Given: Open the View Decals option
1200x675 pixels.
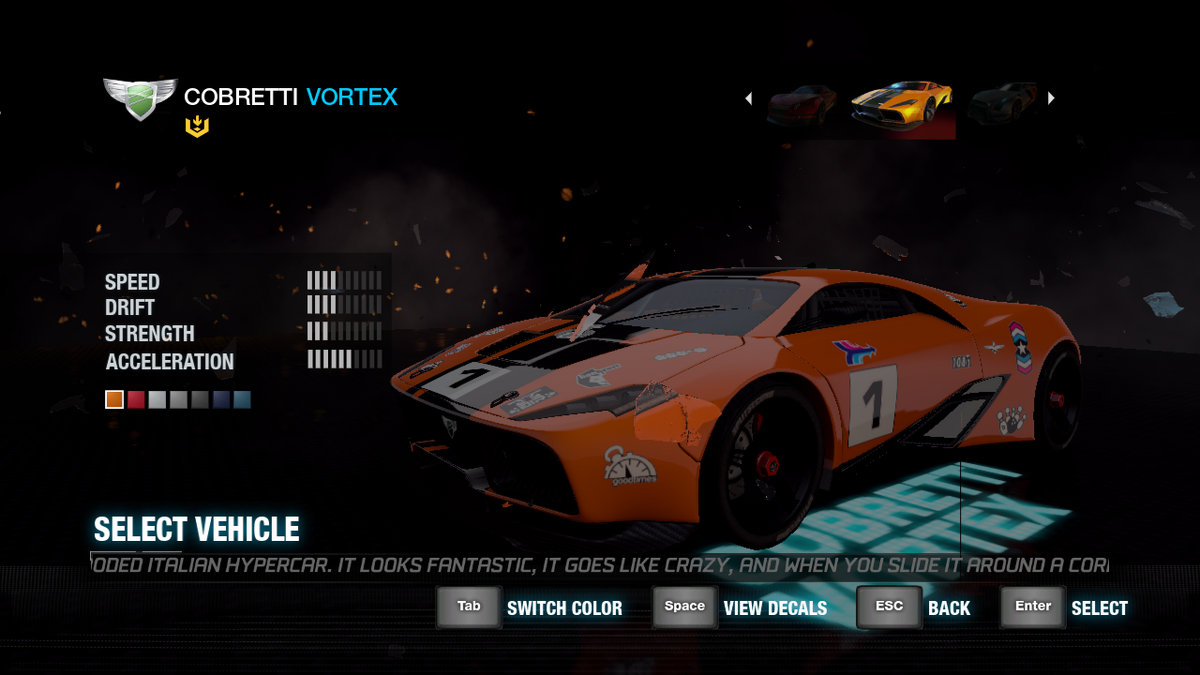Looking at the screenshot, I should pos(775,608).
